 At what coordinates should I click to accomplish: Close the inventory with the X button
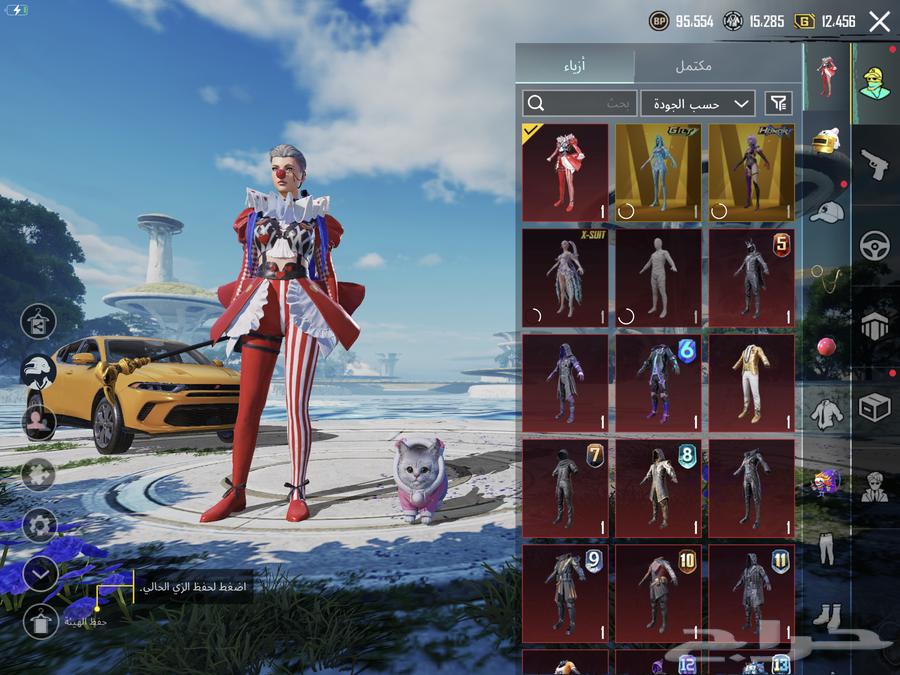[879, 22]
